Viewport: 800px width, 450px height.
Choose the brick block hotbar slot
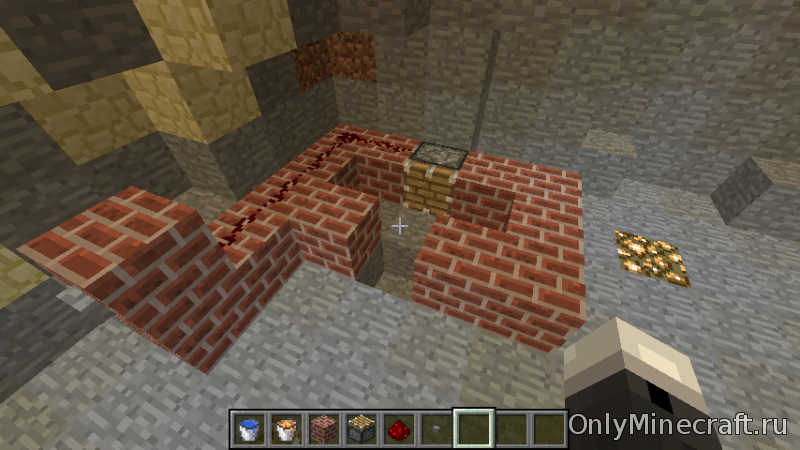point(323,429)
